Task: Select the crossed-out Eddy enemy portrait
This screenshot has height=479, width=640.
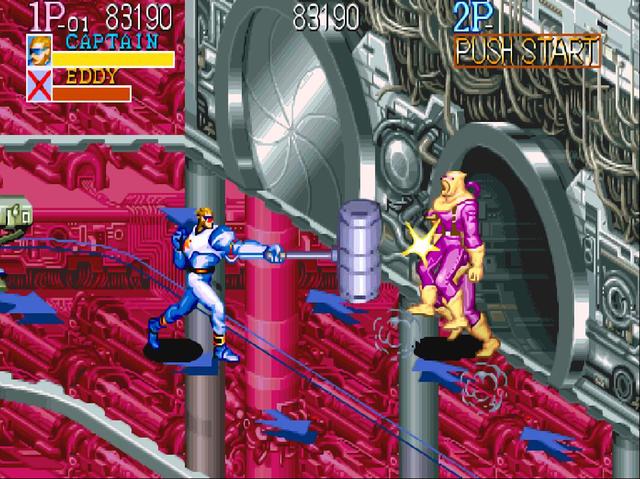Action: [38, 87]
